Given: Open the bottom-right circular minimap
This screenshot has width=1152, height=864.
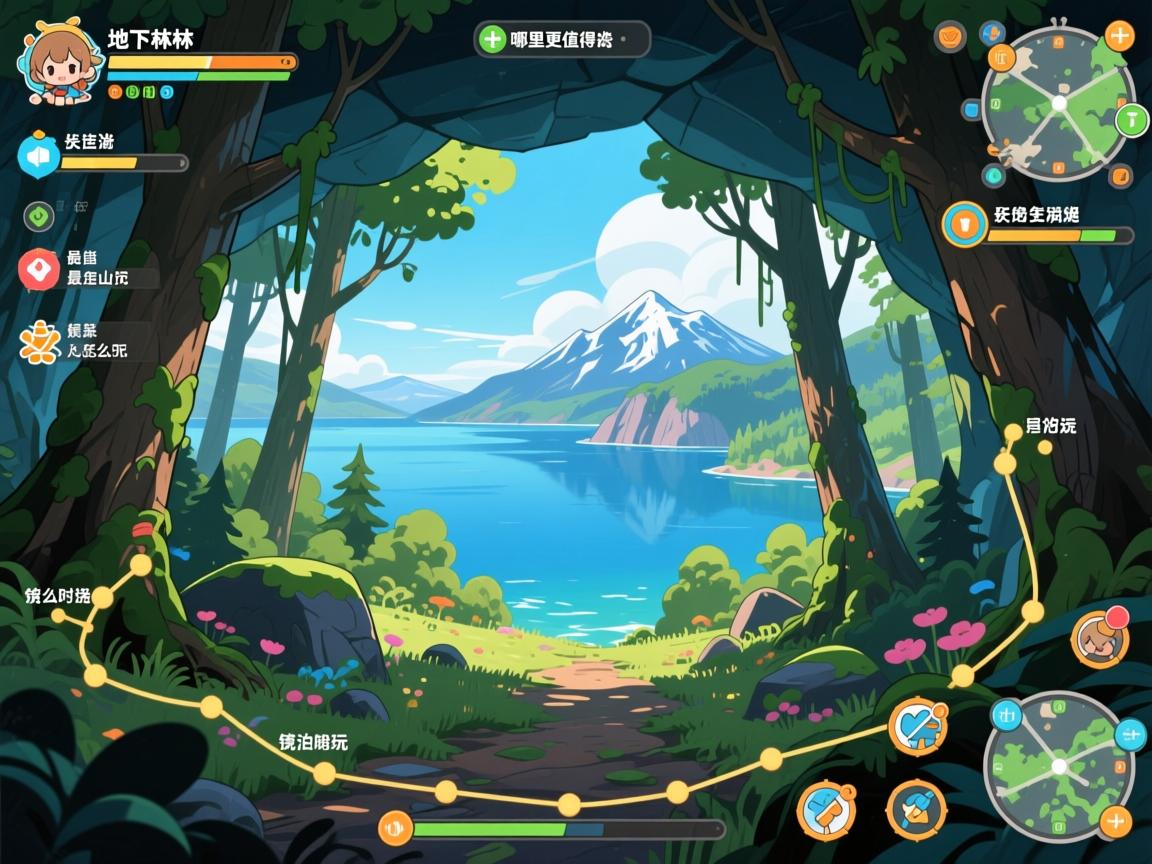Looking at the screenshot, I should point(1058,766).
